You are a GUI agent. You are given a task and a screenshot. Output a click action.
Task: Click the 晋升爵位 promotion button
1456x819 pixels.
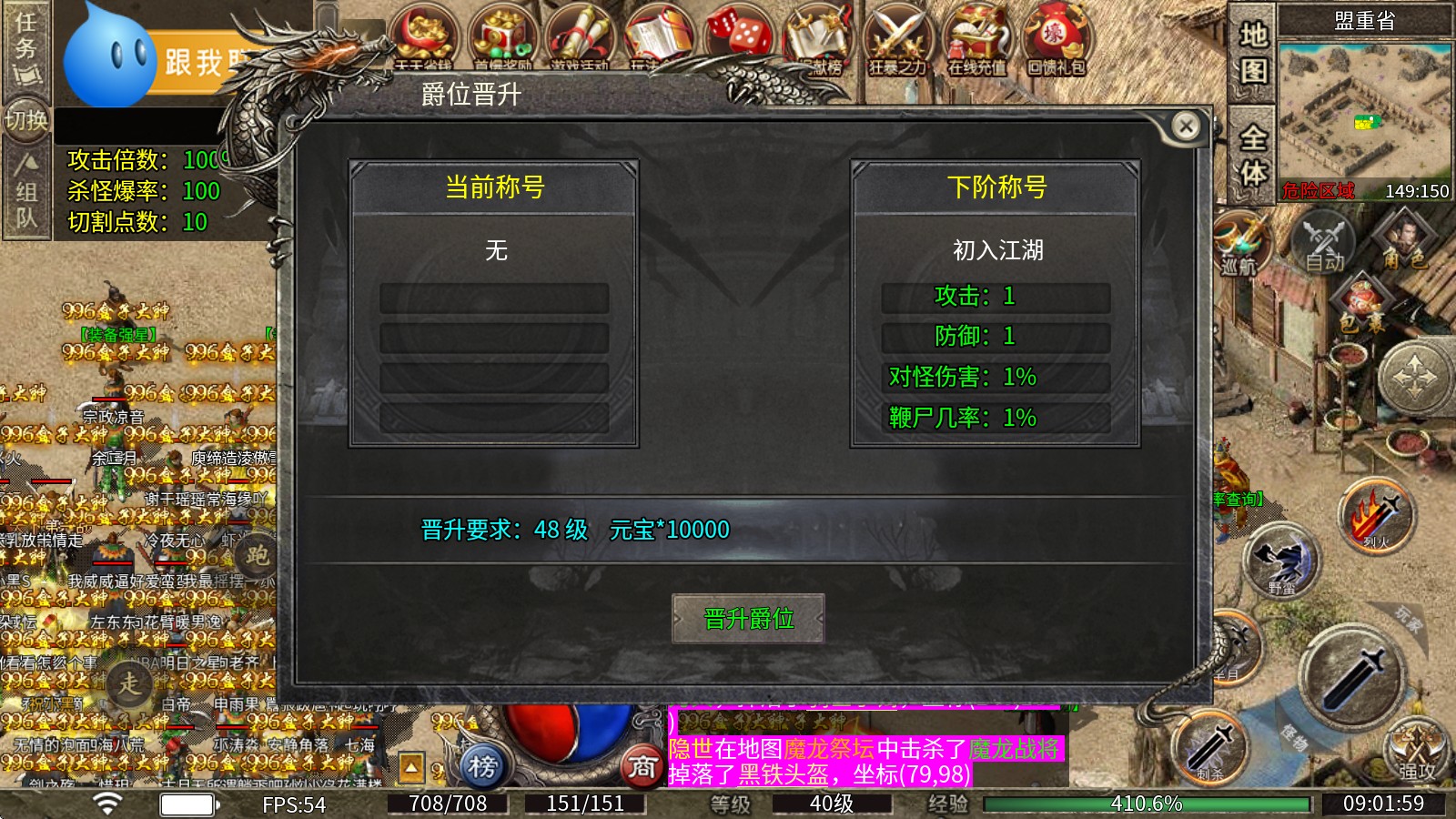click(x=748, y=618)
